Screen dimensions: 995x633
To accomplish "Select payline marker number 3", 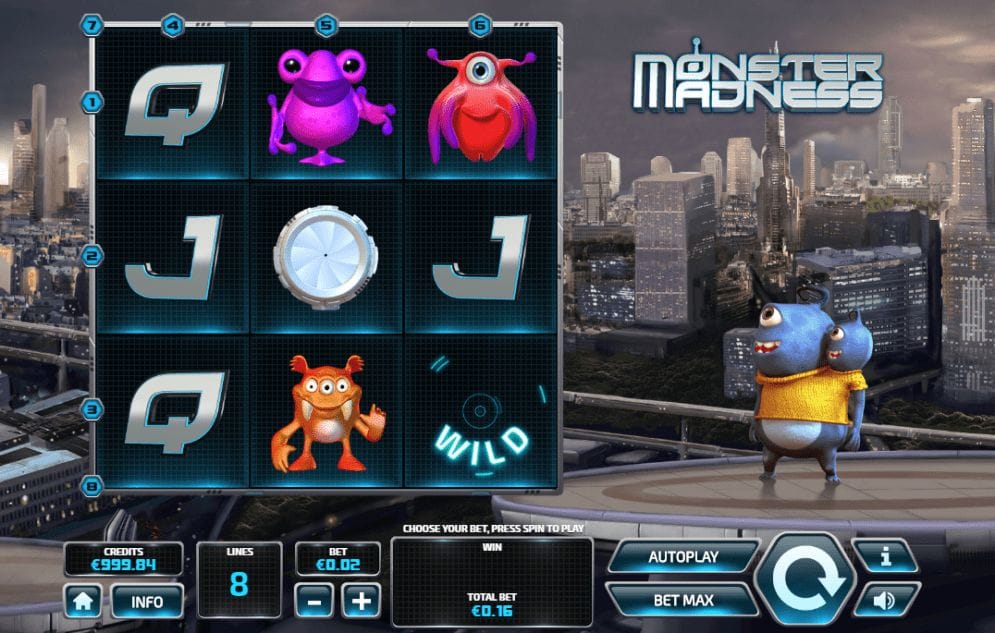I will click(93, 409).
